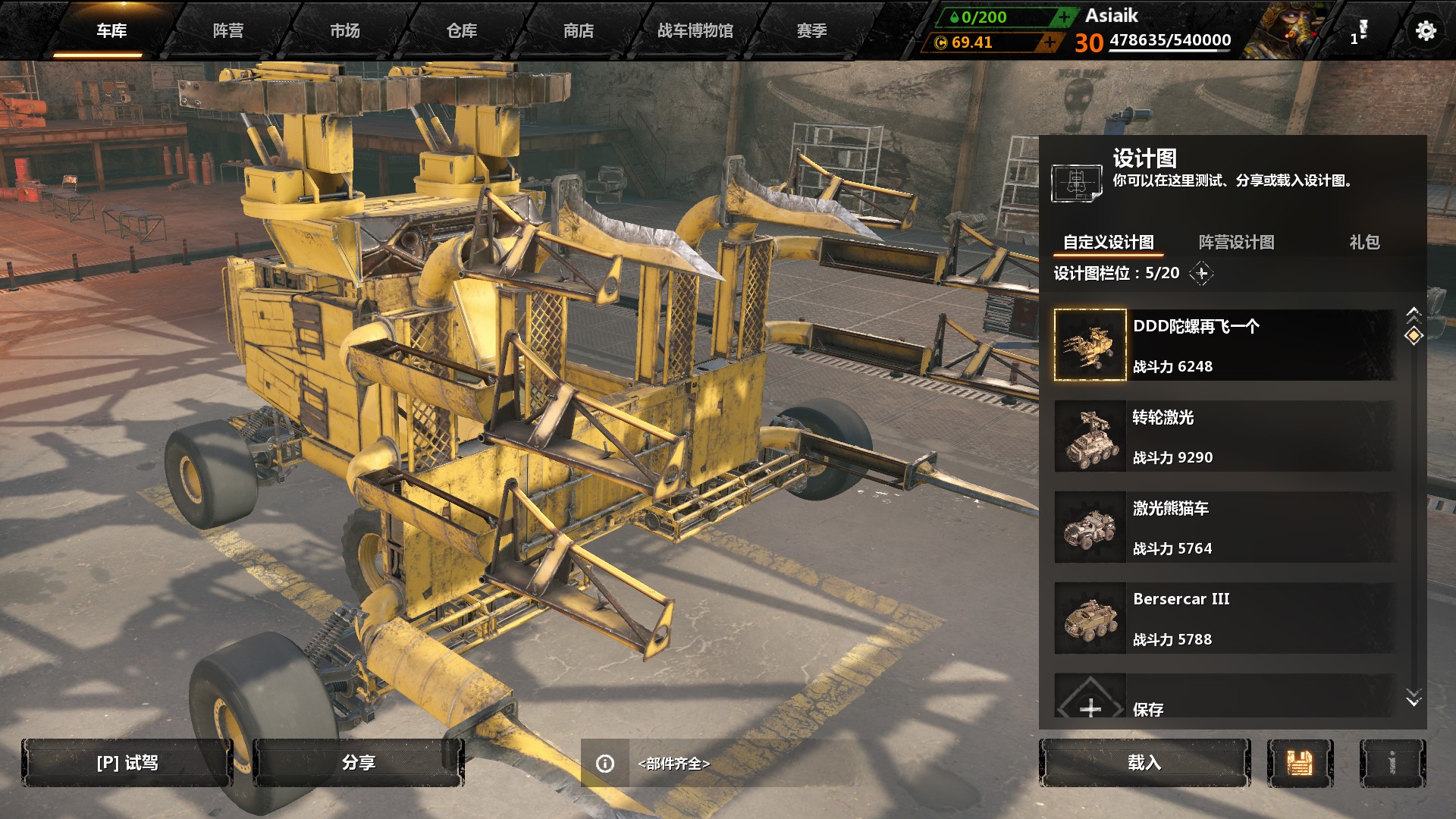
Task: Select the 阵营设计图 faction blueprints tab
Action: point(1236,242)
